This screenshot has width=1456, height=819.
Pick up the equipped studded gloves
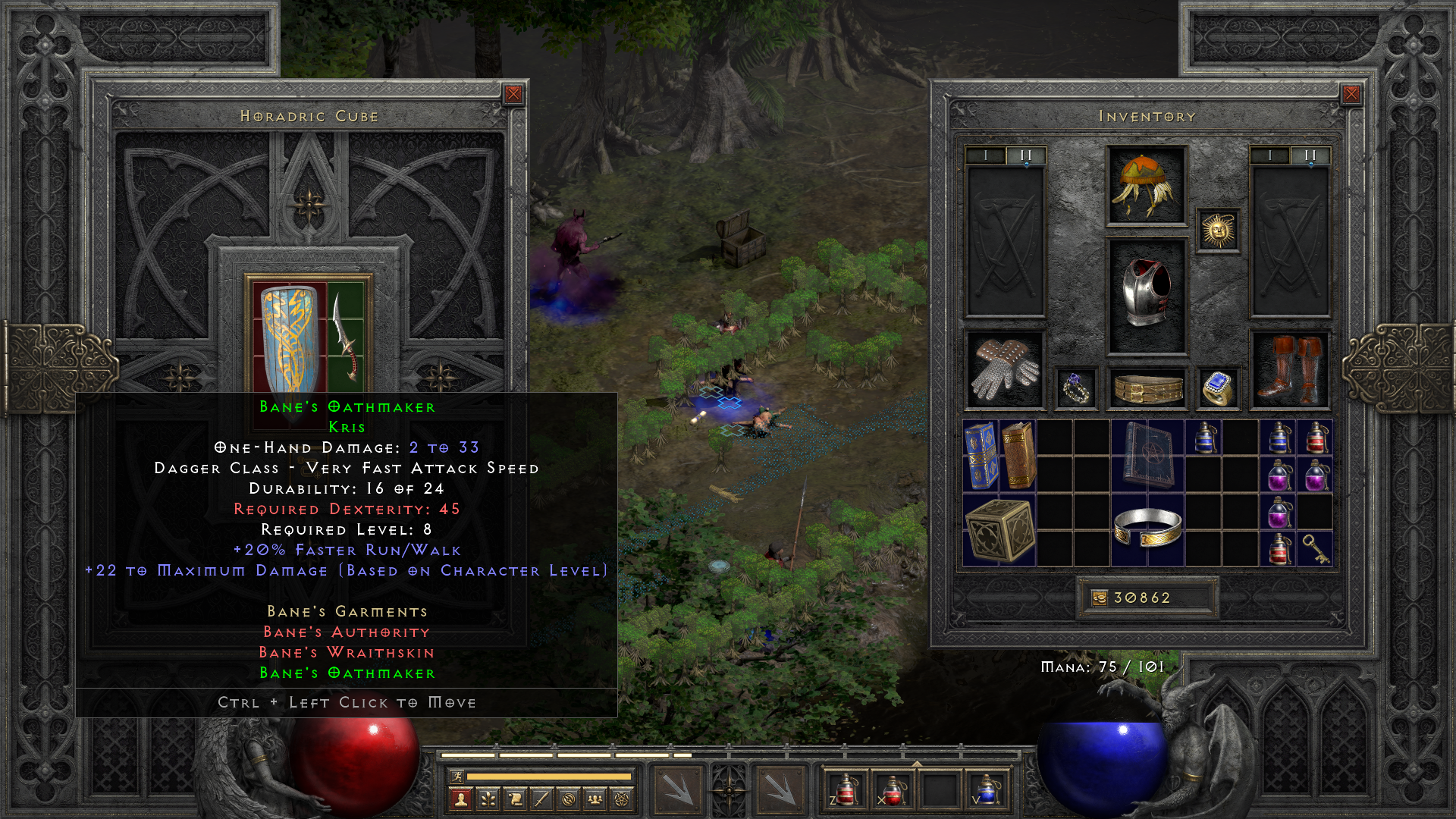[1005, 370]
